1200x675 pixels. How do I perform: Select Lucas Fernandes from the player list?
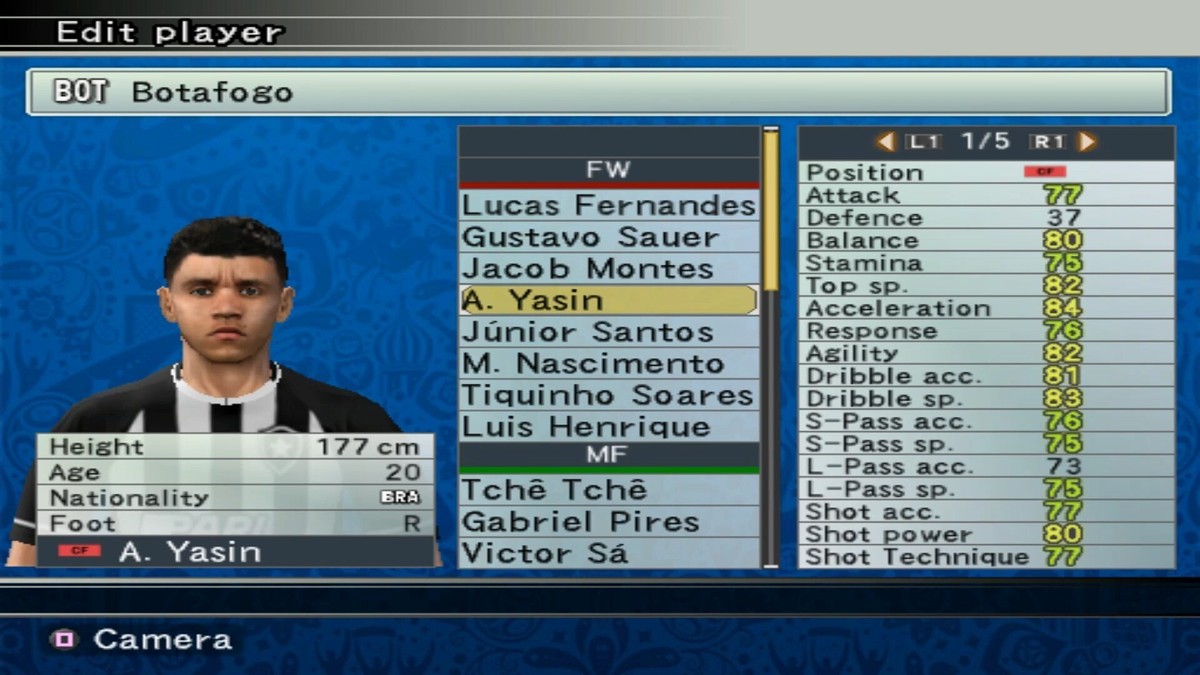[x=608, y=206]
